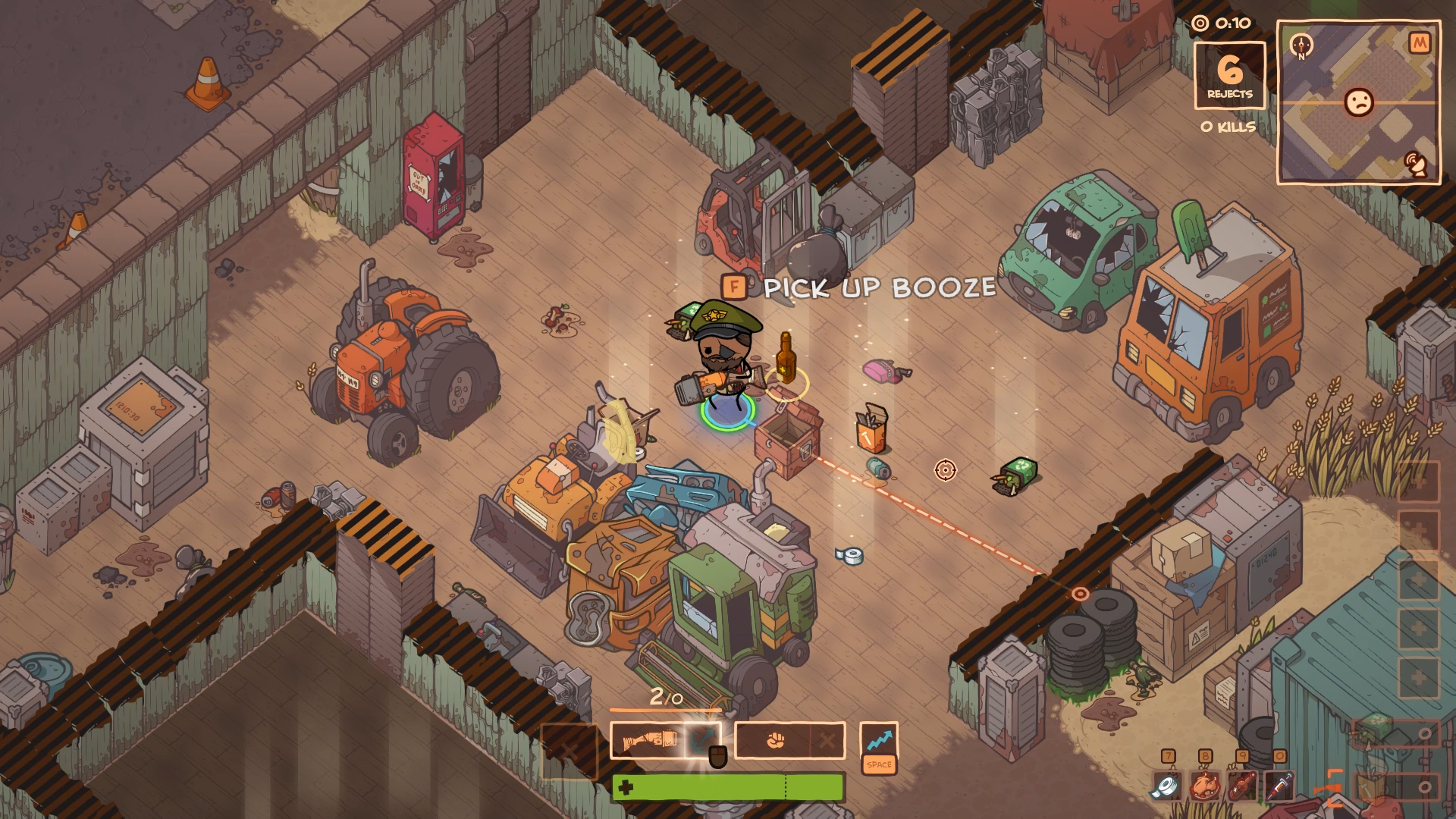Select the cooked chicken in hotbar slot 8
Image resolution: width=1456 pixels, height=819 pixels.
click(1207, 787)
